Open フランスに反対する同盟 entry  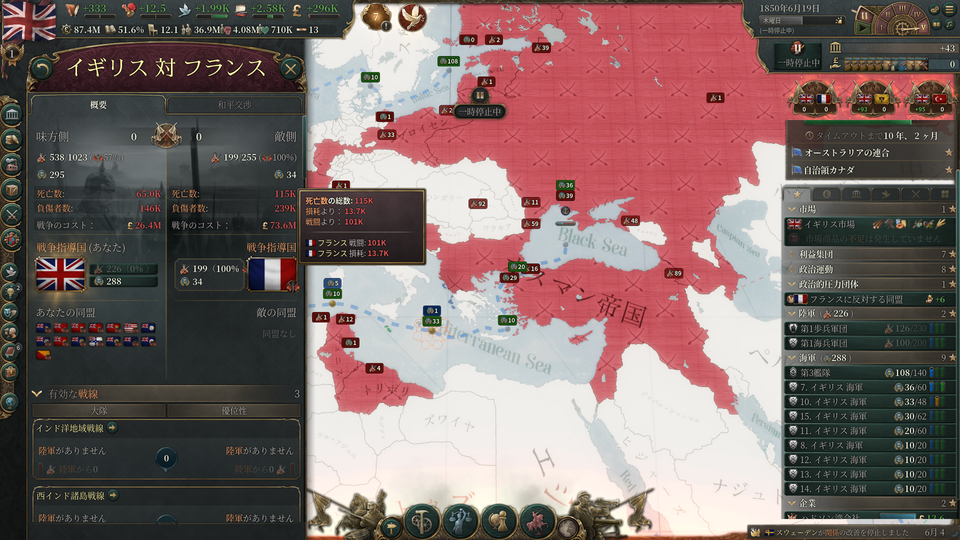(860, 299)
